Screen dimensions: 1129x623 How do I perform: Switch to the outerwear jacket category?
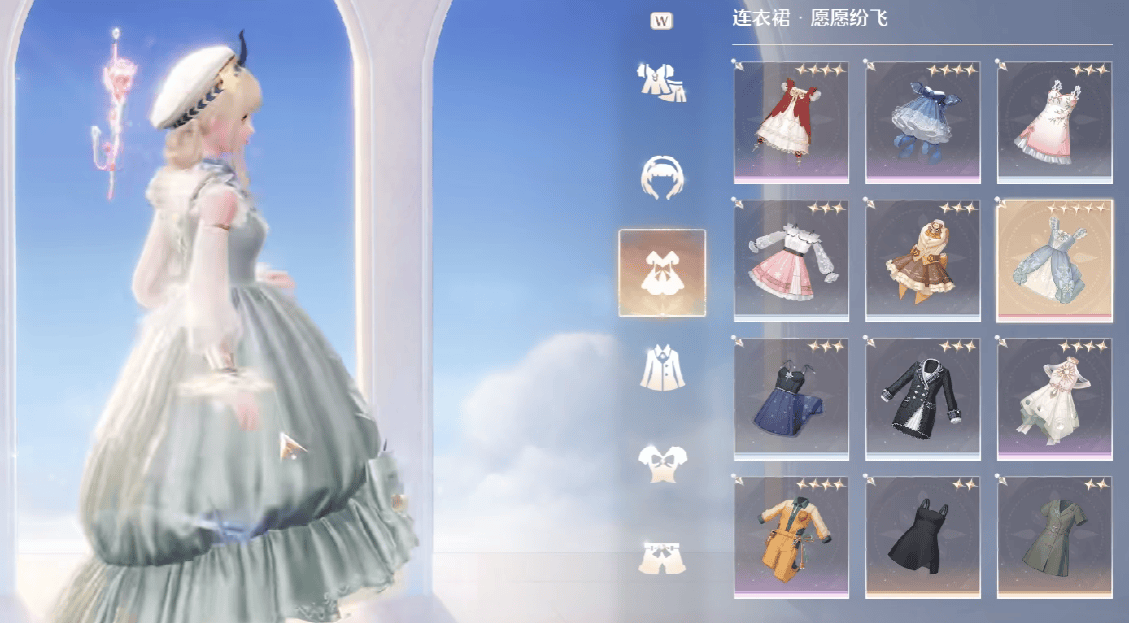[x=661, y=367]
